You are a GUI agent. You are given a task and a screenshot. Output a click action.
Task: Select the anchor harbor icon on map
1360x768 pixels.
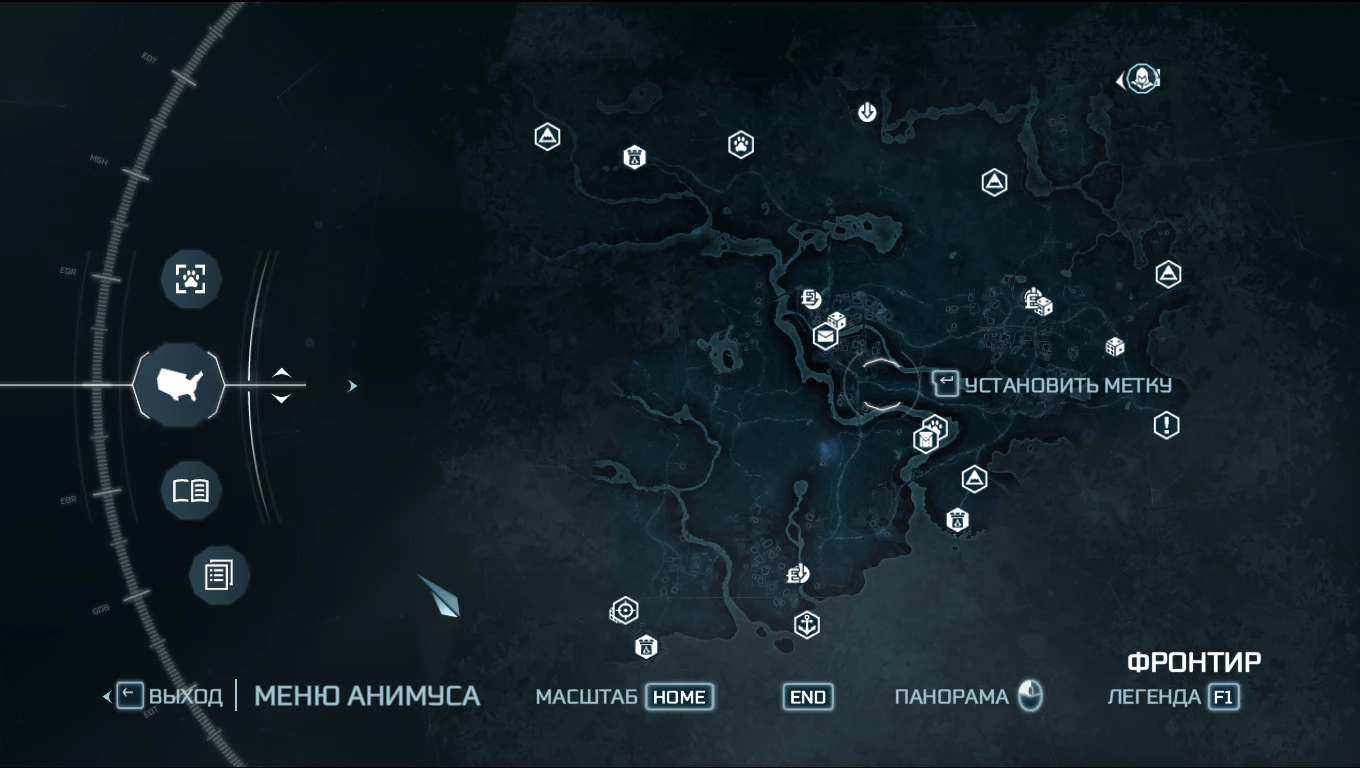[x=807, y=624]
